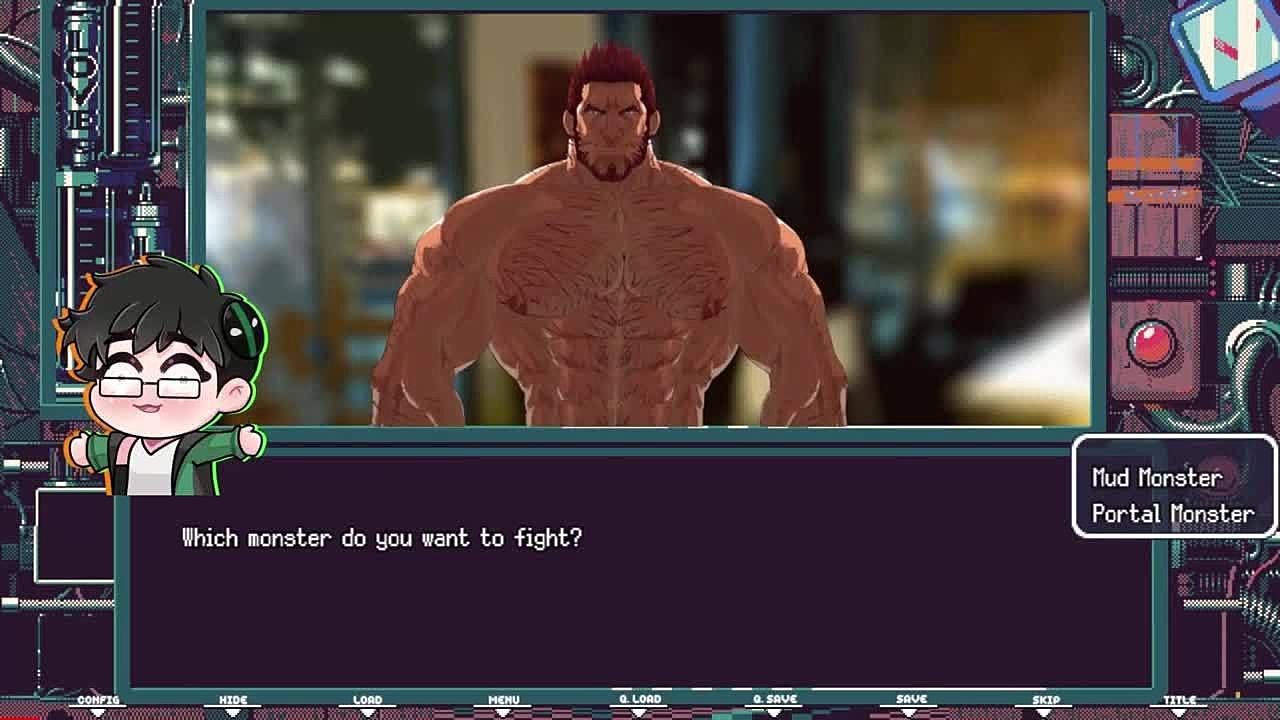Quick save with Q.Save

[x=775, y=700]
